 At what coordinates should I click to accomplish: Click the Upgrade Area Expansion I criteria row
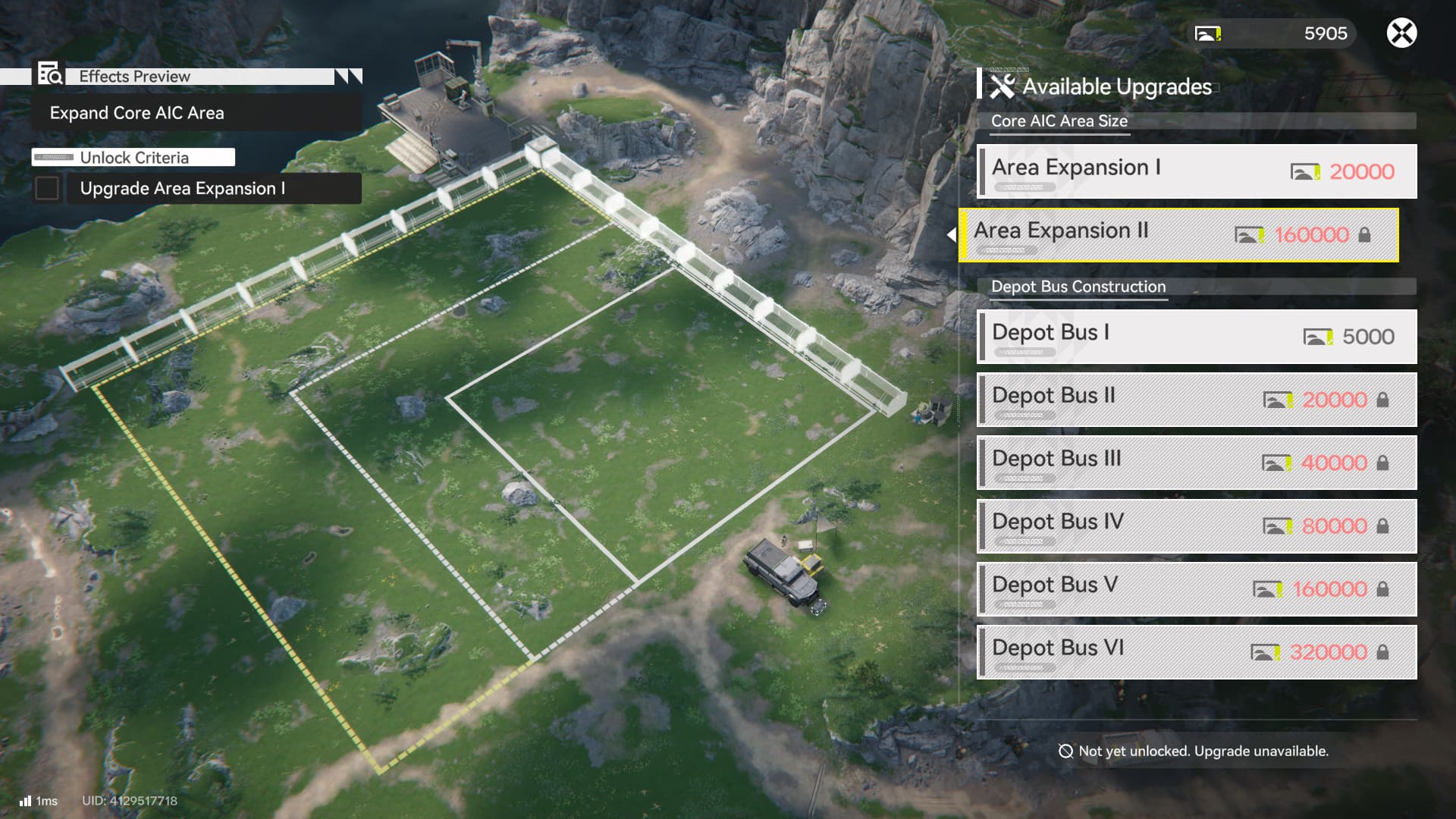(197, 188)
